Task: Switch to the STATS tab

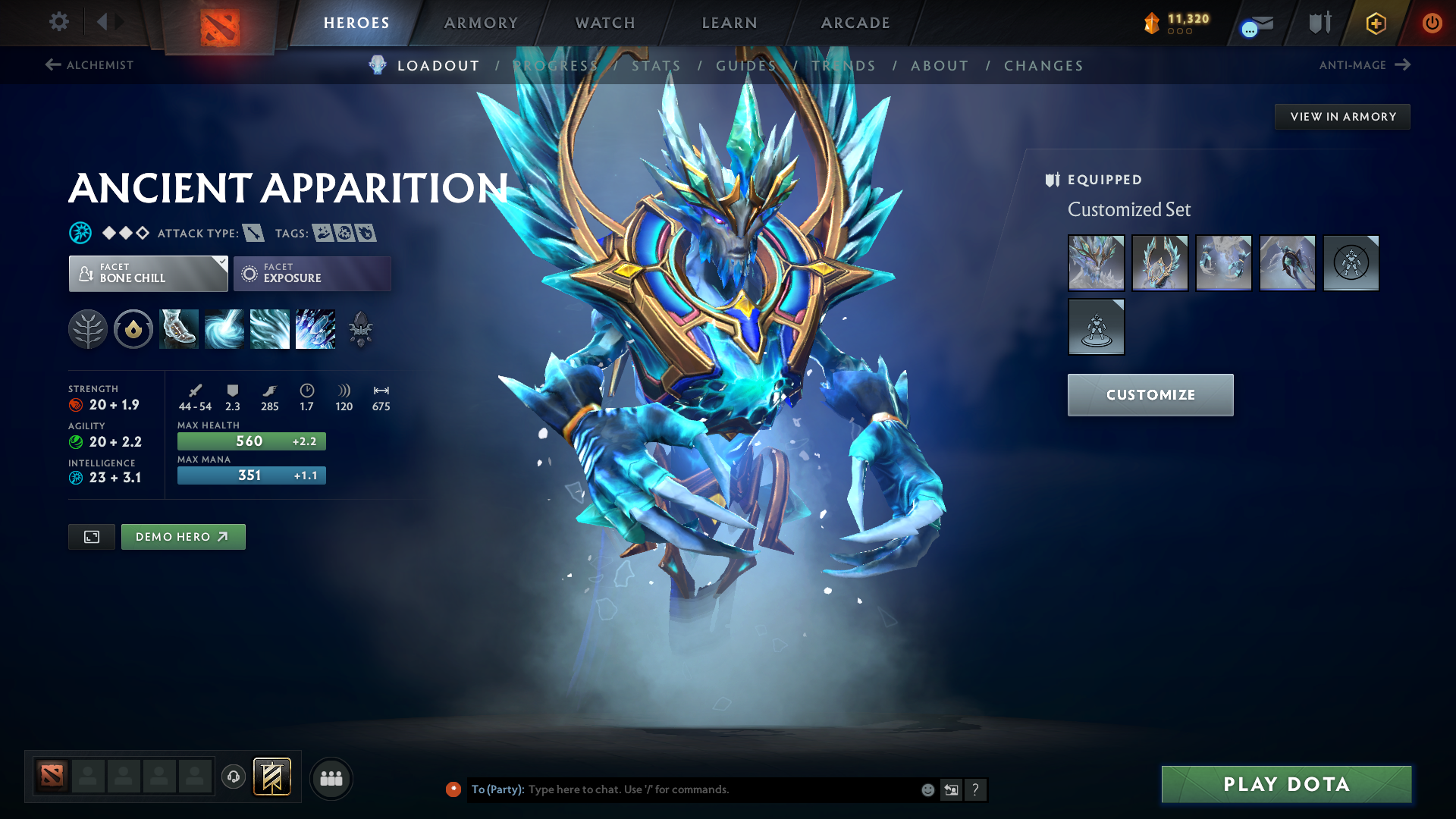Action: (656, 66)
